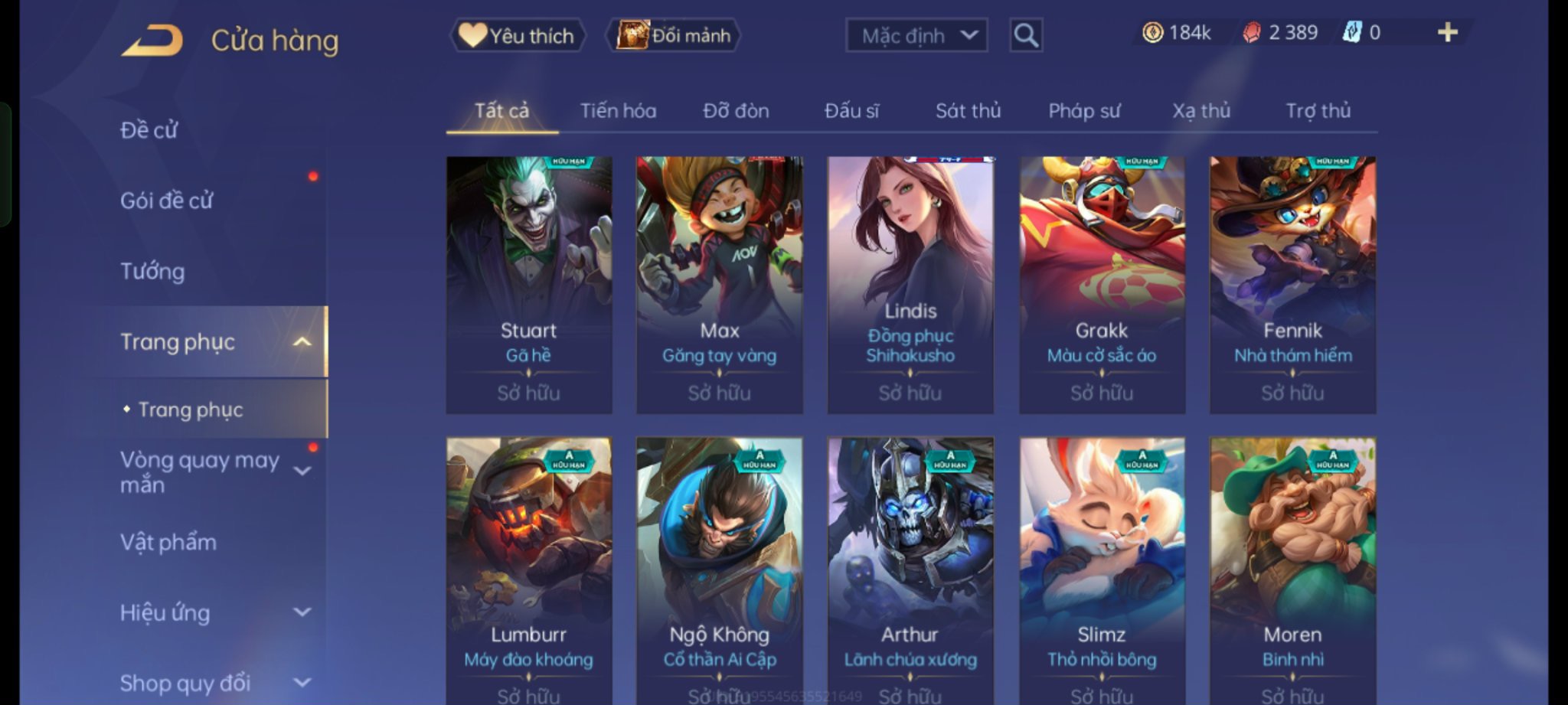Switch to the Sát thủ tab
The height and width of the screenshot is (705, 1568).
(968, 111)
